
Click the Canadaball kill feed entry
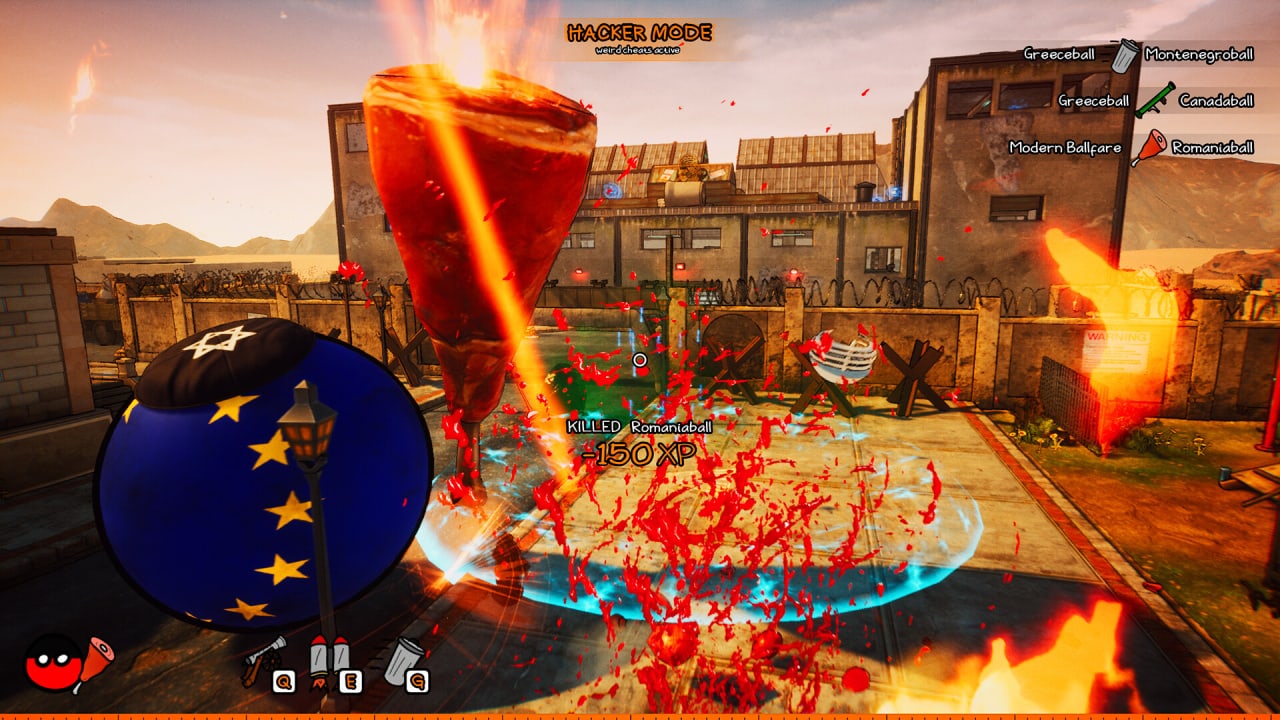[1215, 100]
